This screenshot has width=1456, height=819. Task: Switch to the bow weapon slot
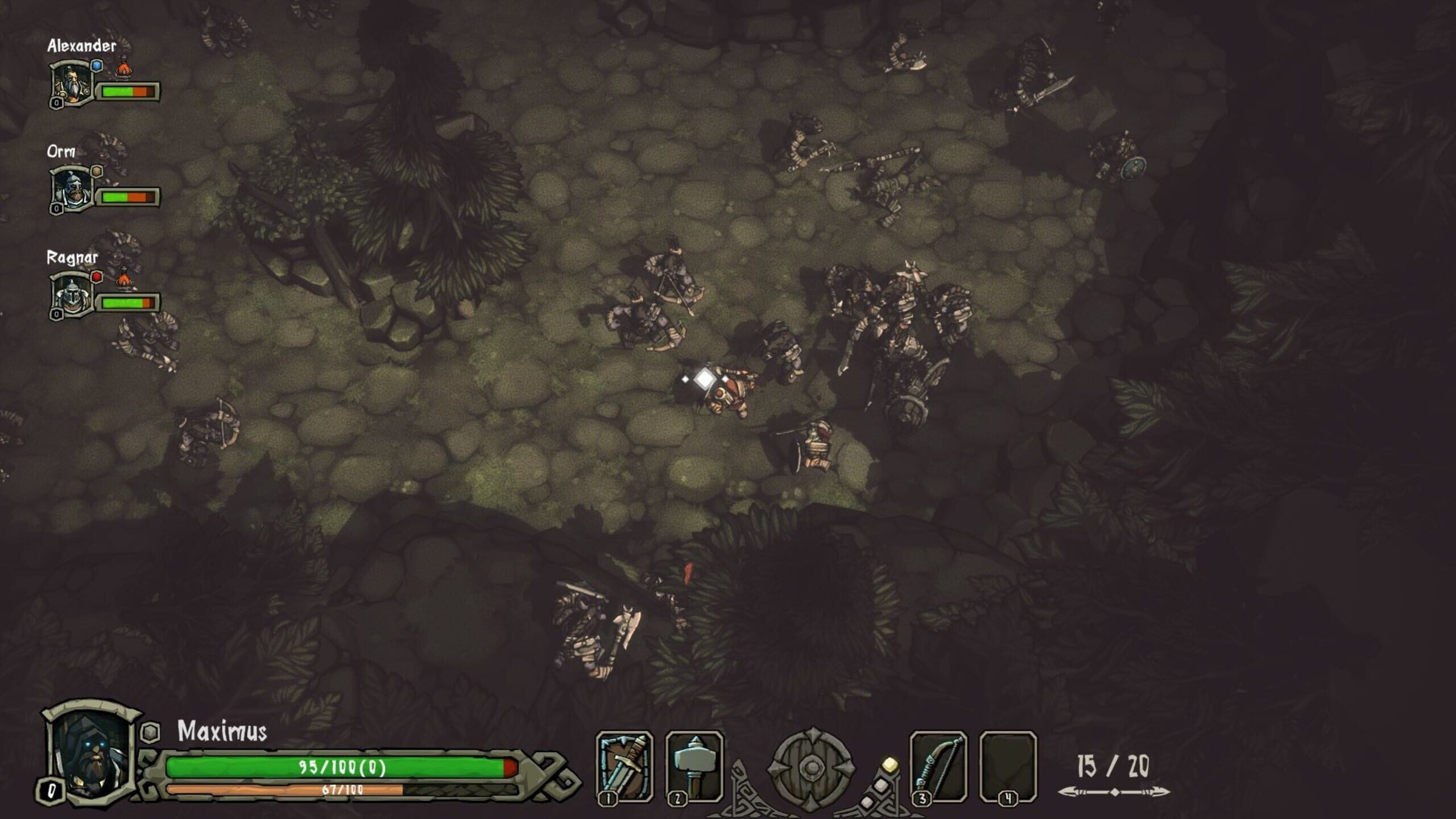click(938, 766)
